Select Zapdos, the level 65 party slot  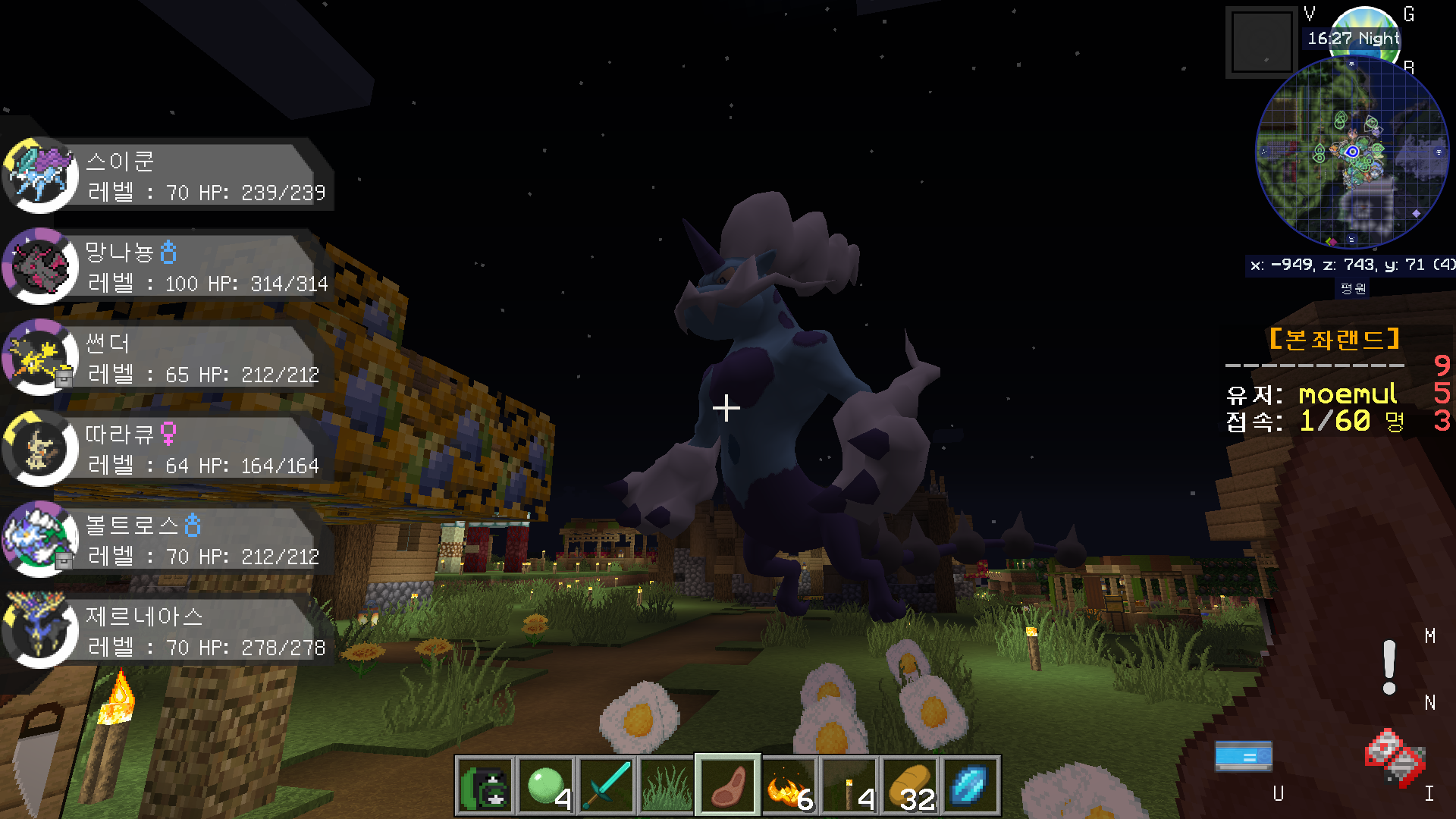(167, 359)
